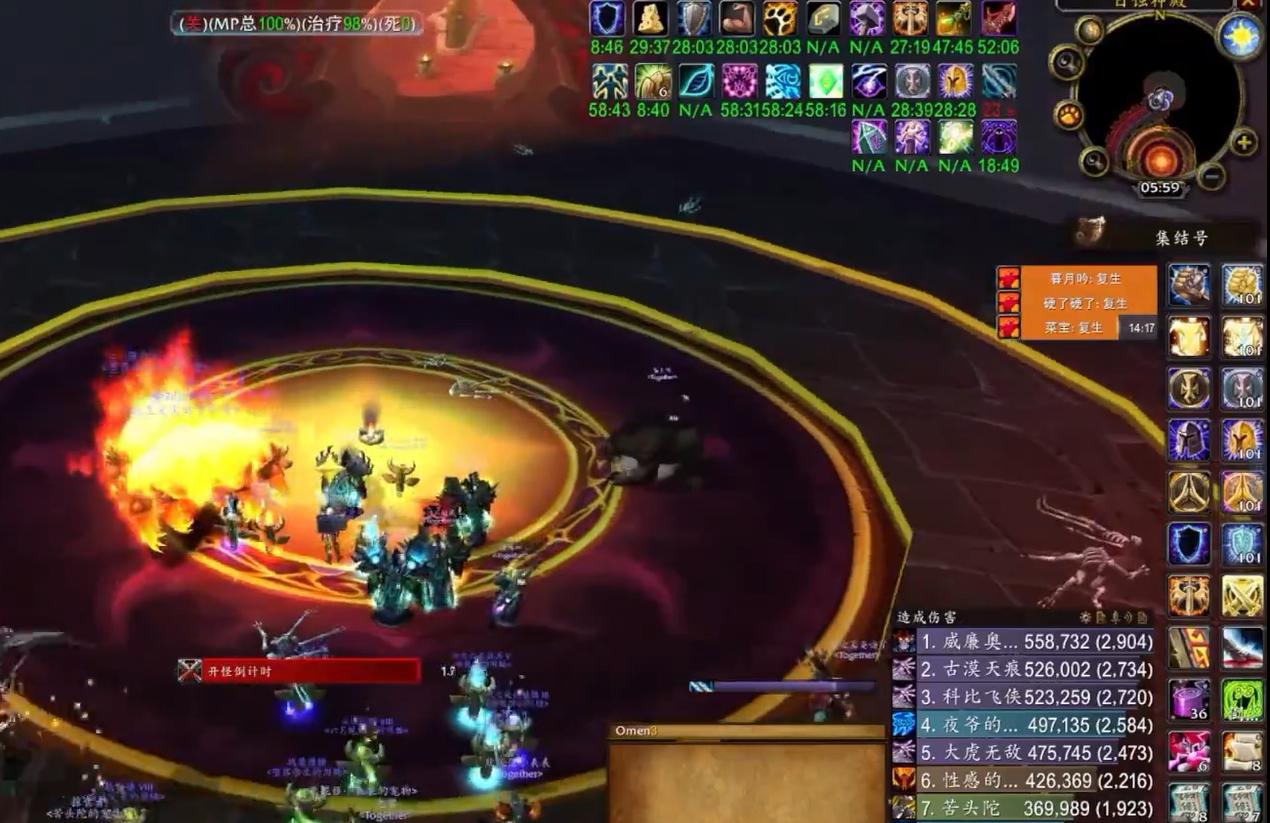The image size is (1270, 823).
Task: Activate the fist ability icon
Action: click(x=1189, y=285)
